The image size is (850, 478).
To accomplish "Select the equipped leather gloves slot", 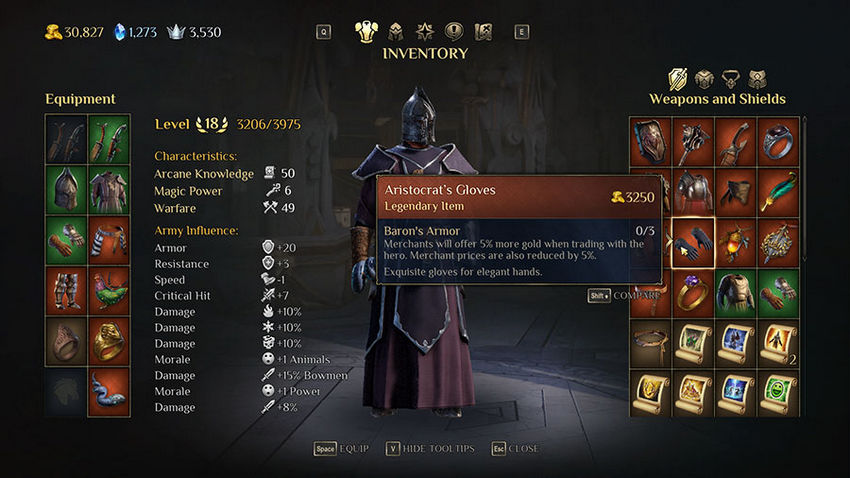I will pos(65,239).
